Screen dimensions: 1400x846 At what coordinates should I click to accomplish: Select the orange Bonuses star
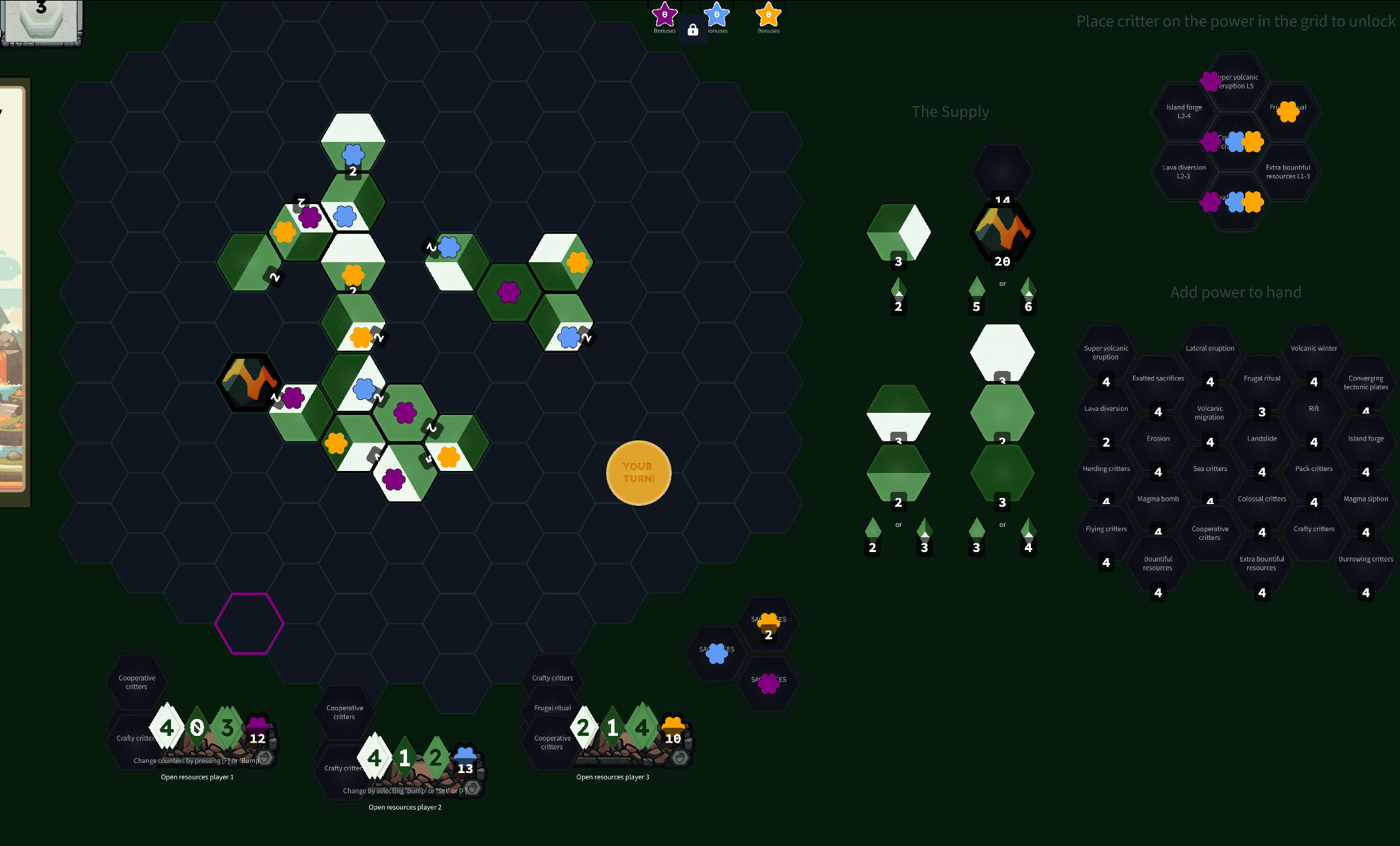click(x=769, y=15)
